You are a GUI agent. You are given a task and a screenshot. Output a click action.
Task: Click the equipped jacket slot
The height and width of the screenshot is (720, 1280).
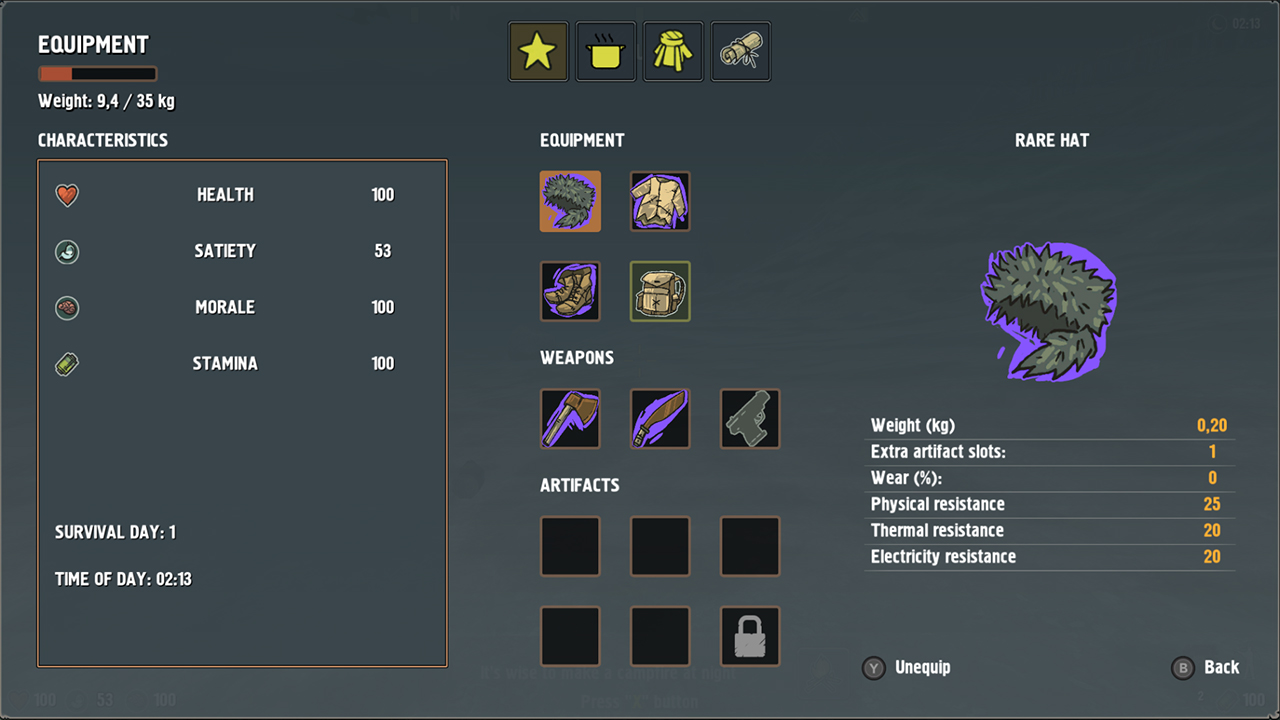click(660, 201)
